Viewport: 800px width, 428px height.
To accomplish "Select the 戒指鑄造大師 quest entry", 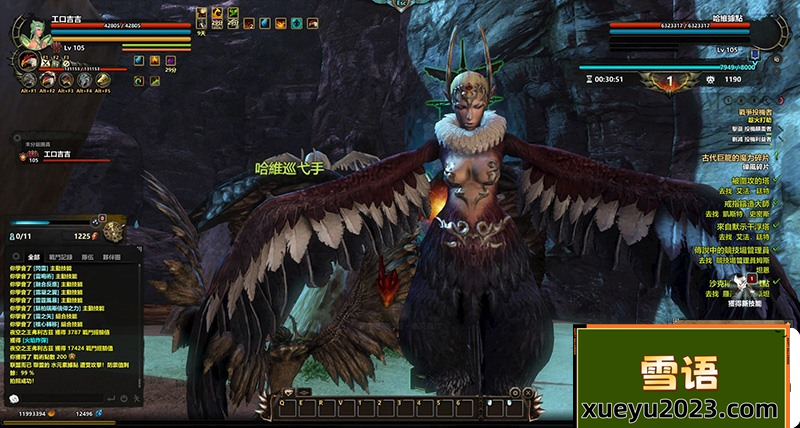I will [x=743, y=204].
